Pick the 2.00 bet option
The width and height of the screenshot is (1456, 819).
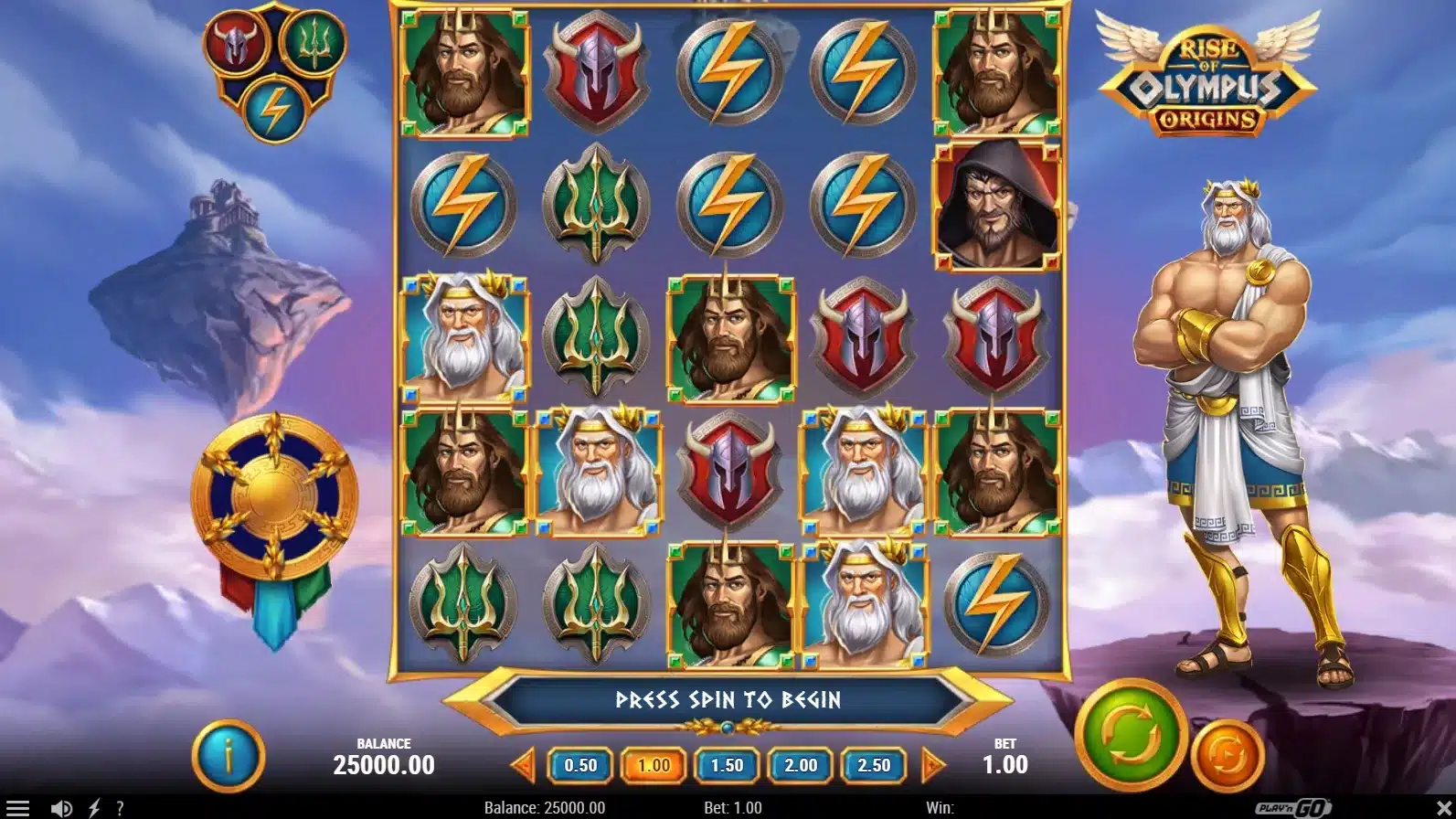point(801,765)
